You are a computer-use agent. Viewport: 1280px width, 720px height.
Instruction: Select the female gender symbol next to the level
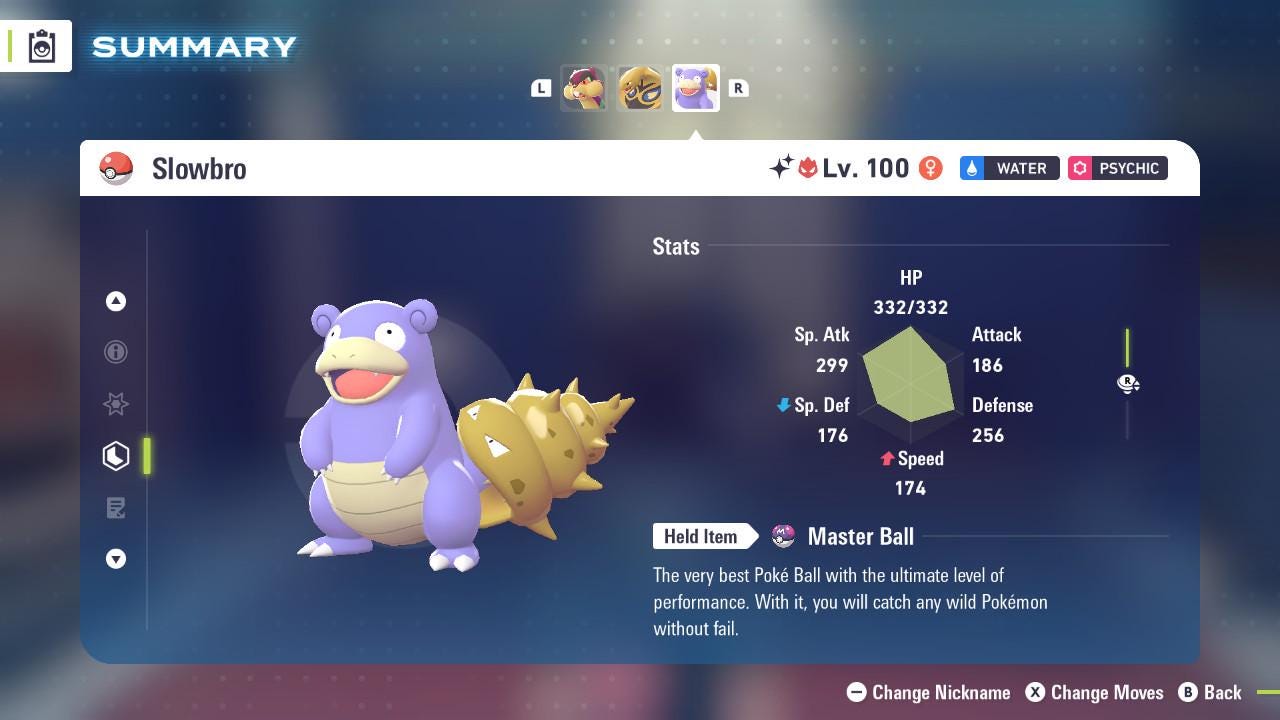coord(930,168)
